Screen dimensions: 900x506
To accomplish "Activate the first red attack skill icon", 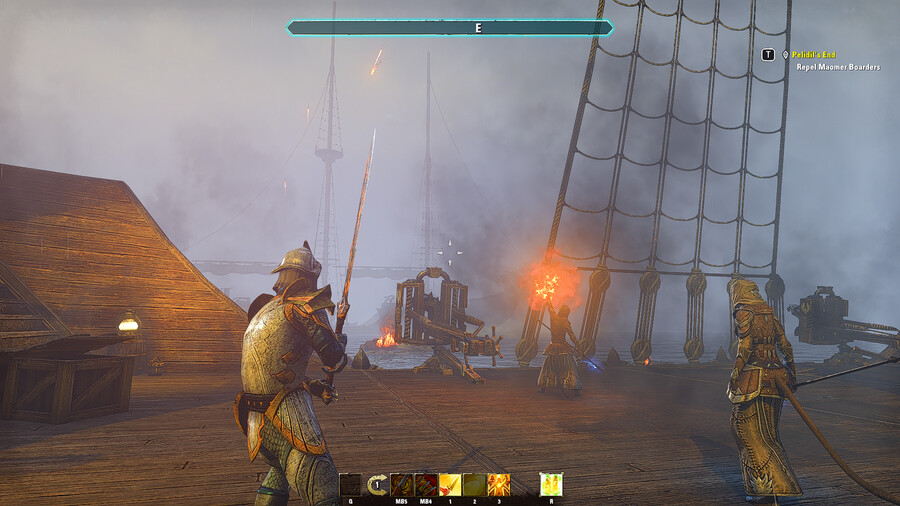I will [x=402, y=485].
